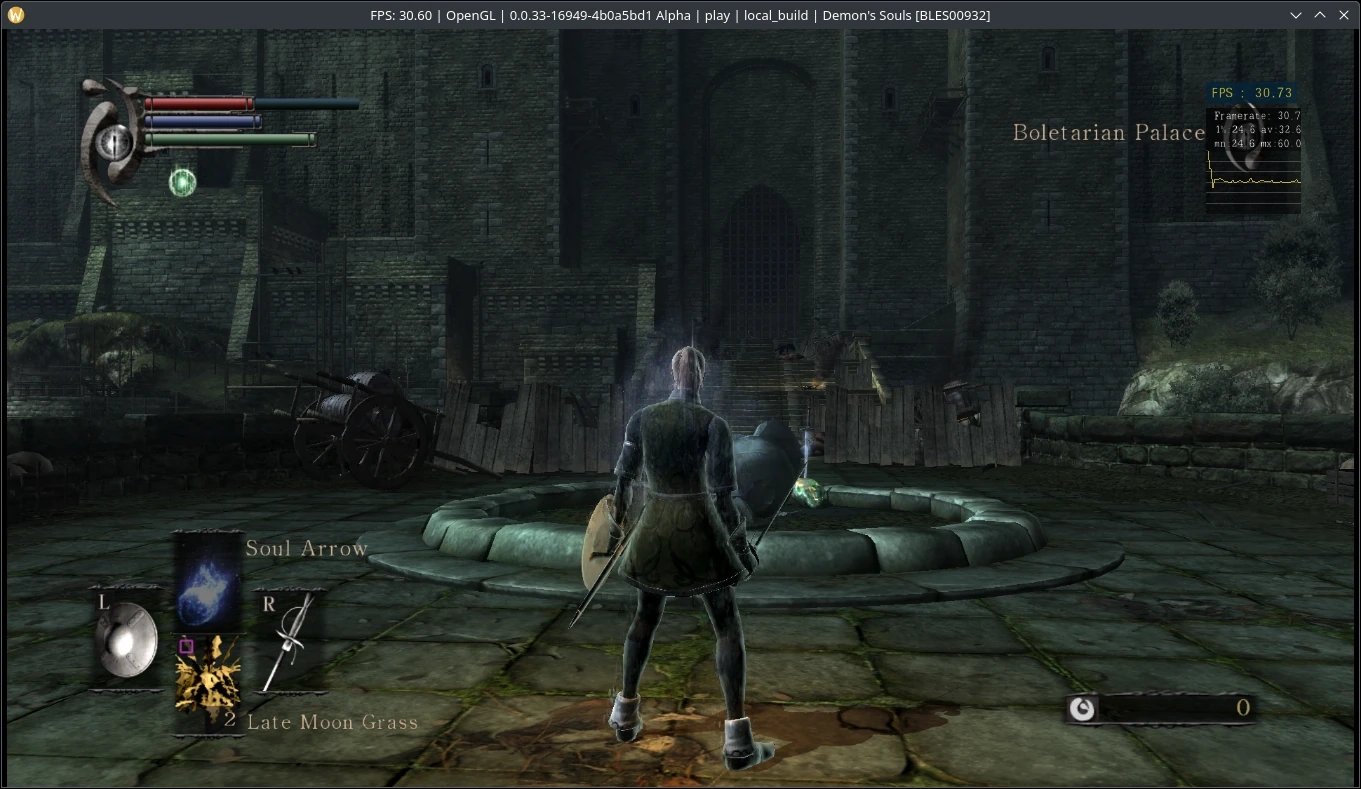Click the soul counter swirl icon bottom right

point(1083,707)
